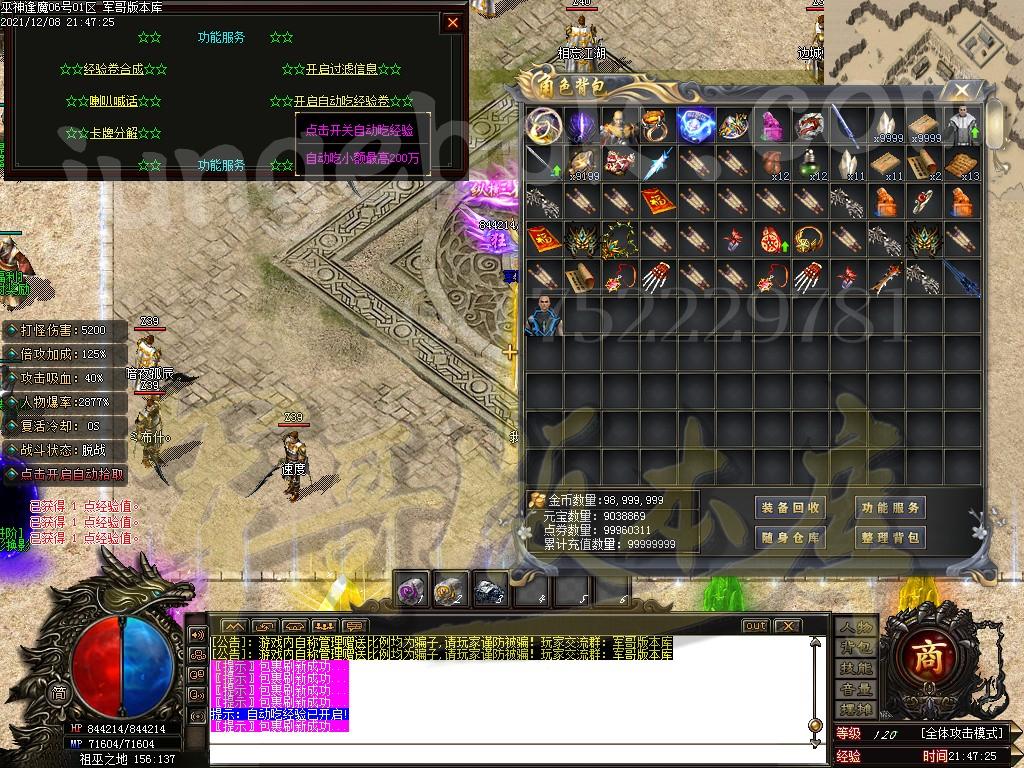Close the 功能服务 function service window
Screen dimensions: 1024x768
453,22
